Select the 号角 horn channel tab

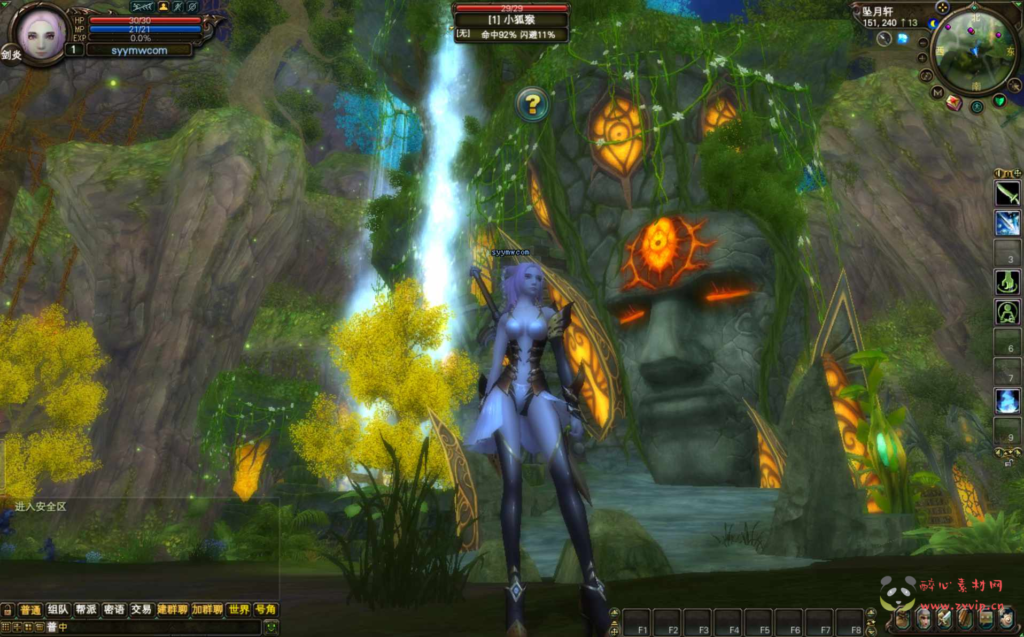tap(265, 609)
